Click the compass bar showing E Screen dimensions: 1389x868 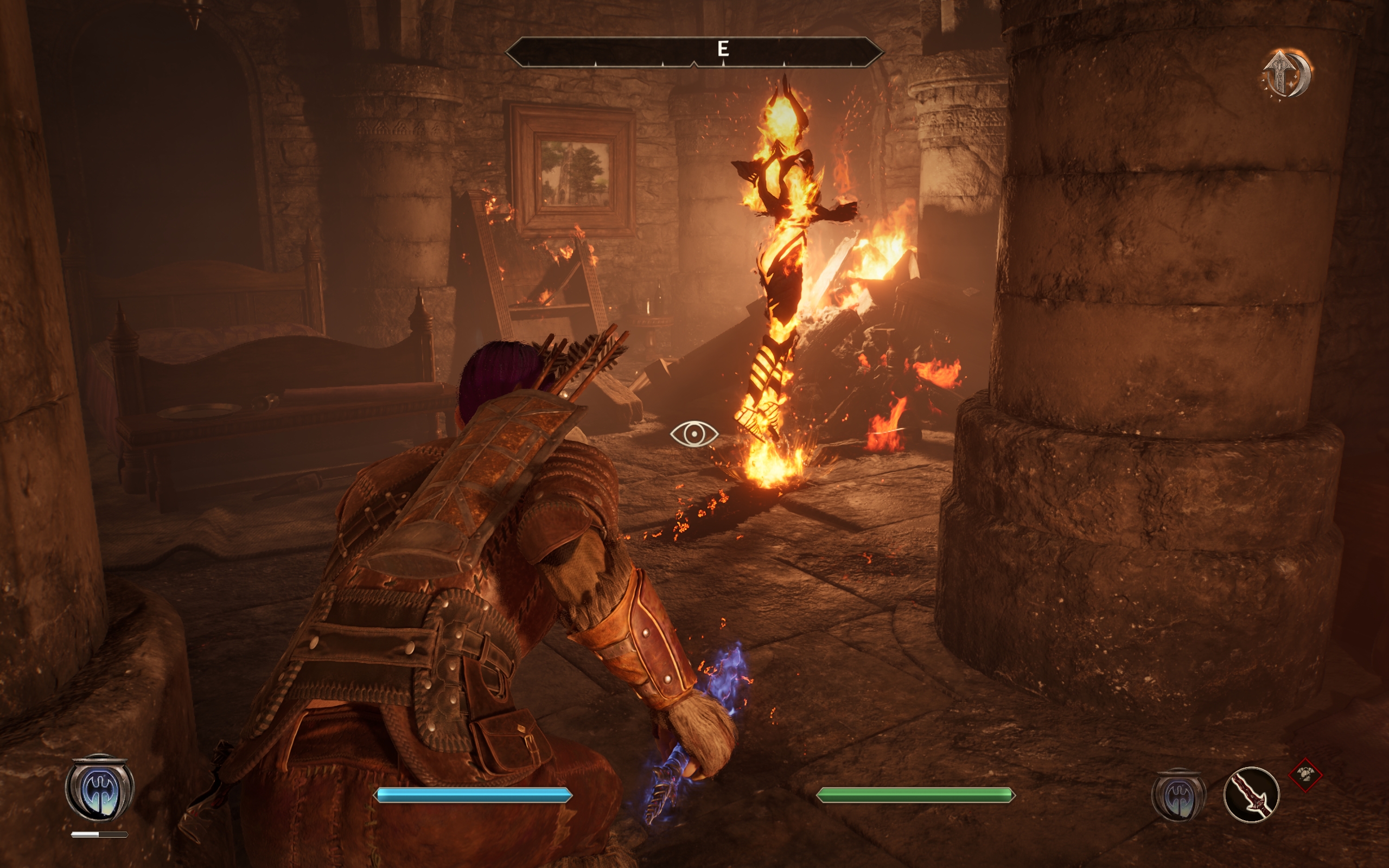click(x=693, y=52)
